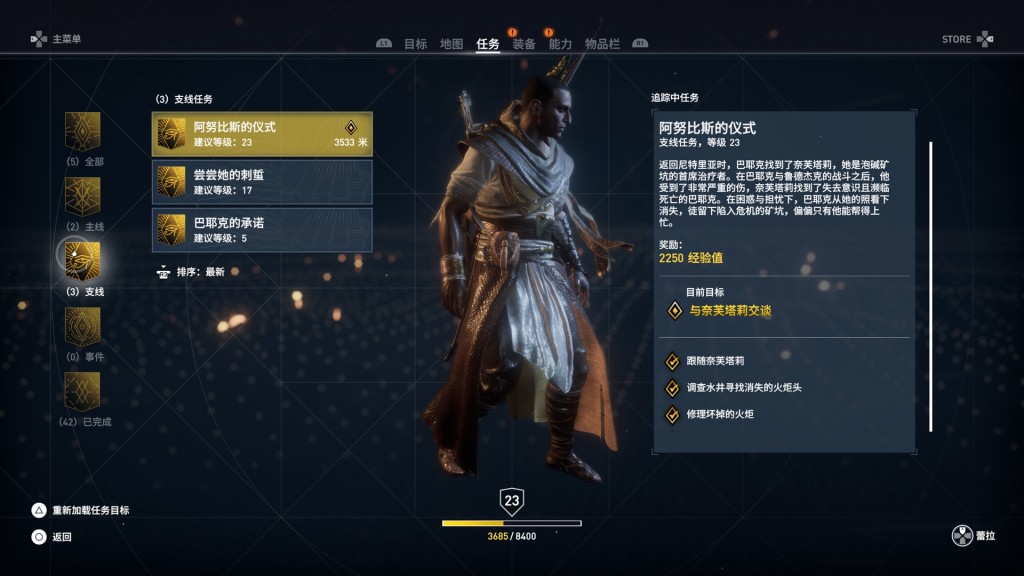Show 全部 all quests category
1024x576 pixels.
coord(83,131)
